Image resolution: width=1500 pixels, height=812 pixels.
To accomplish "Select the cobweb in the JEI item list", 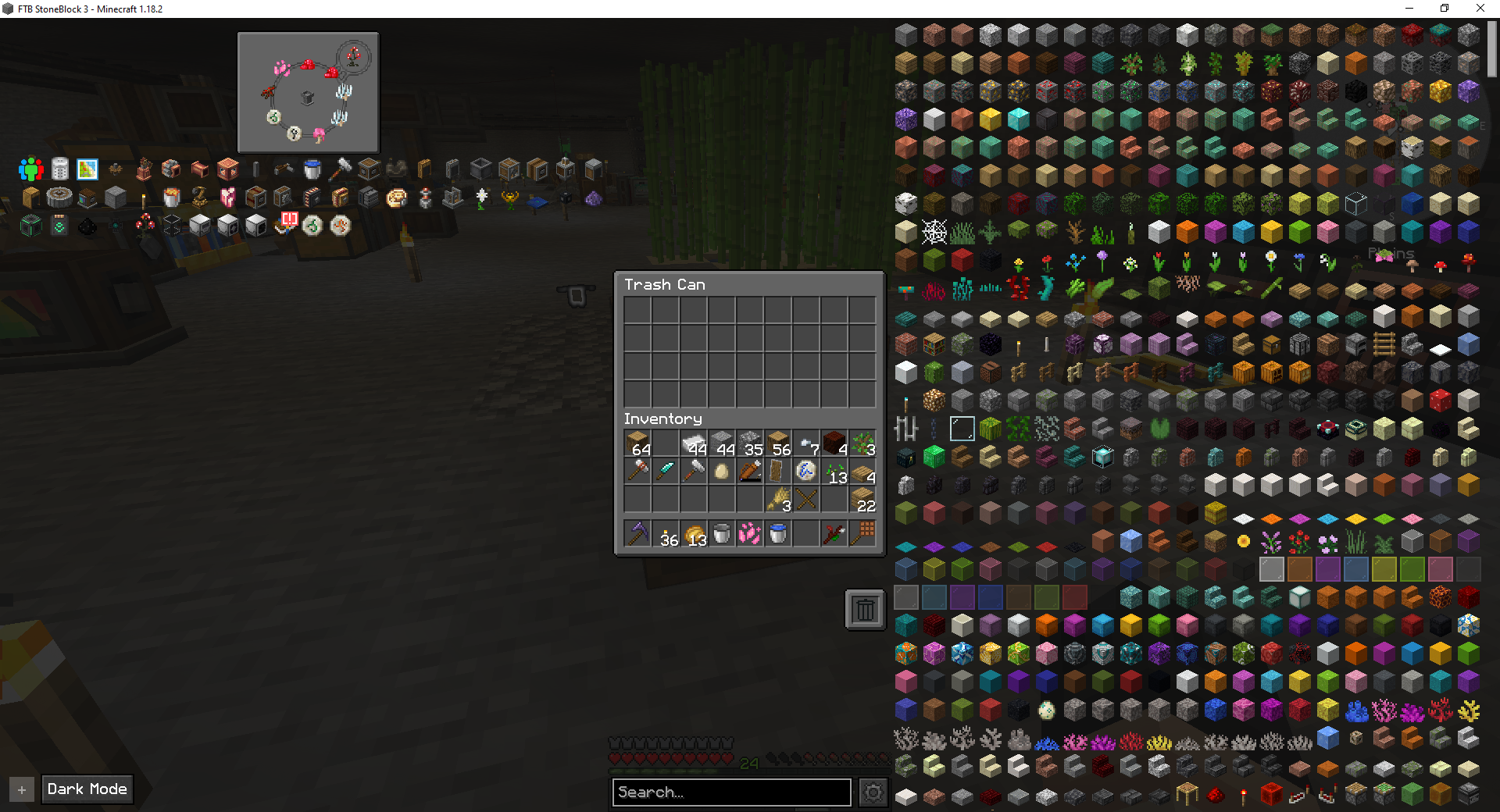I will point(934,230).
